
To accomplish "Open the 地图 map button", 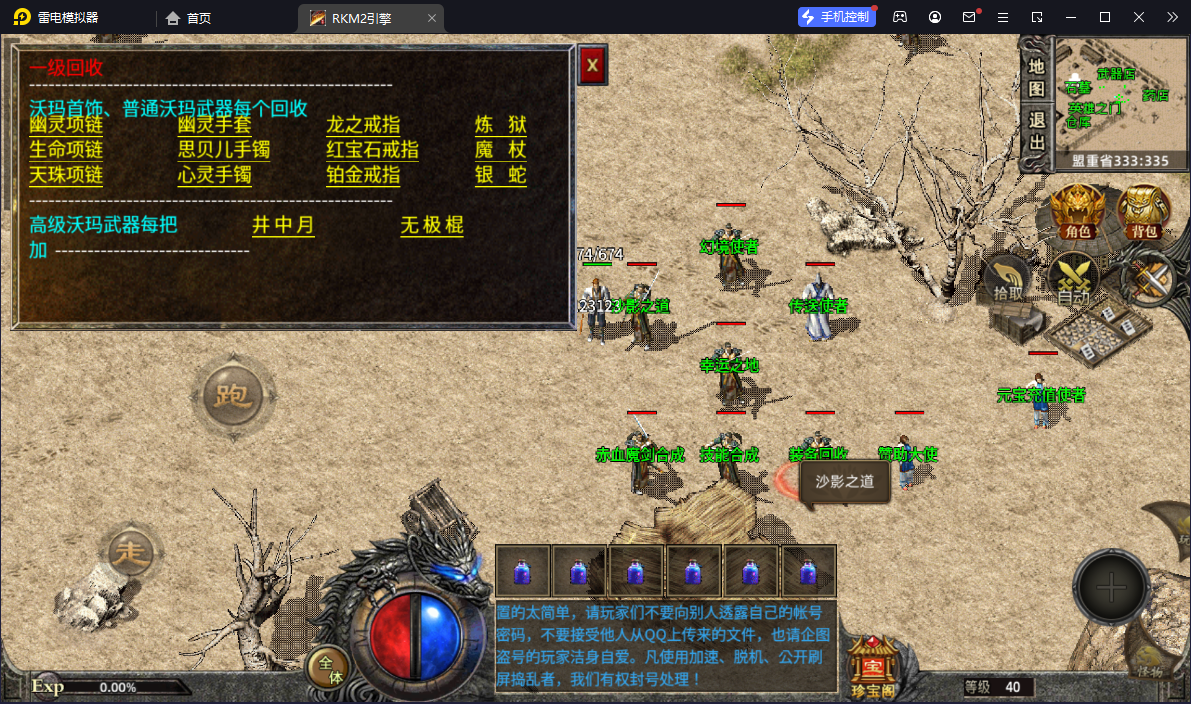I will tap(1036, 78).
